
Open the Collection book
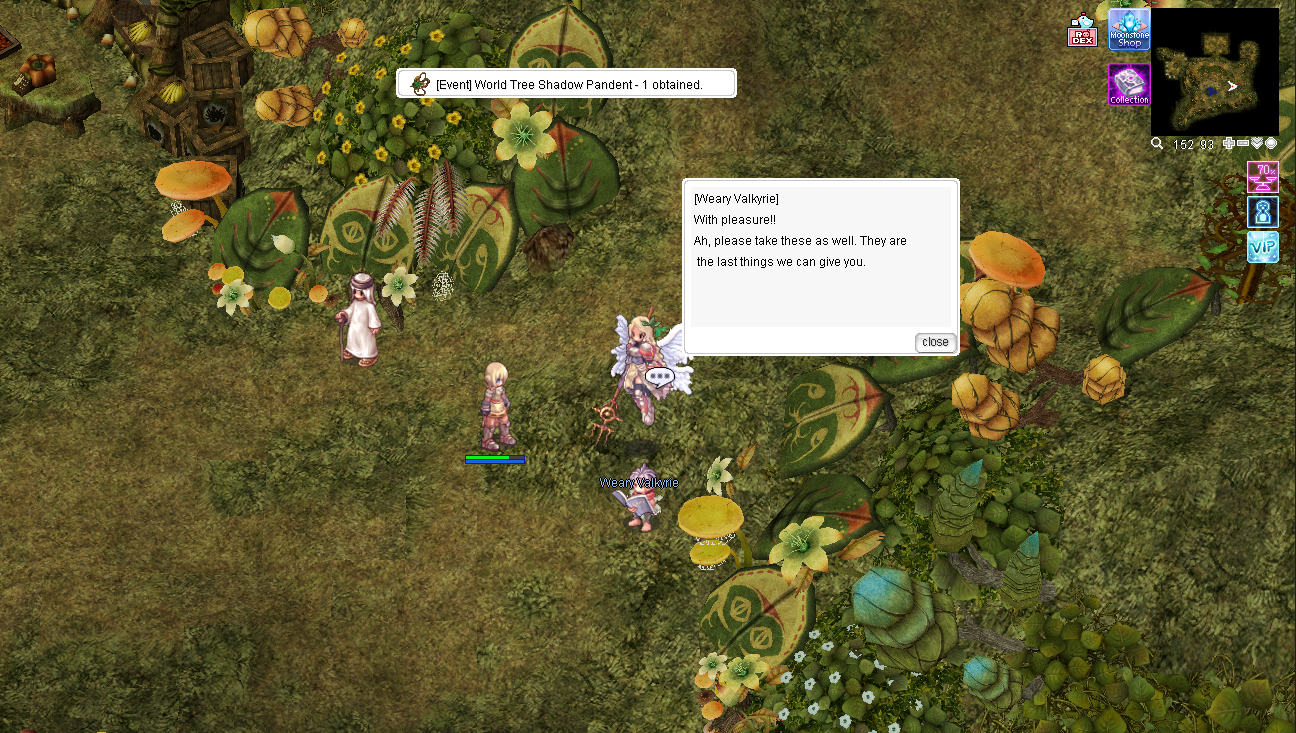[1129, 85]
